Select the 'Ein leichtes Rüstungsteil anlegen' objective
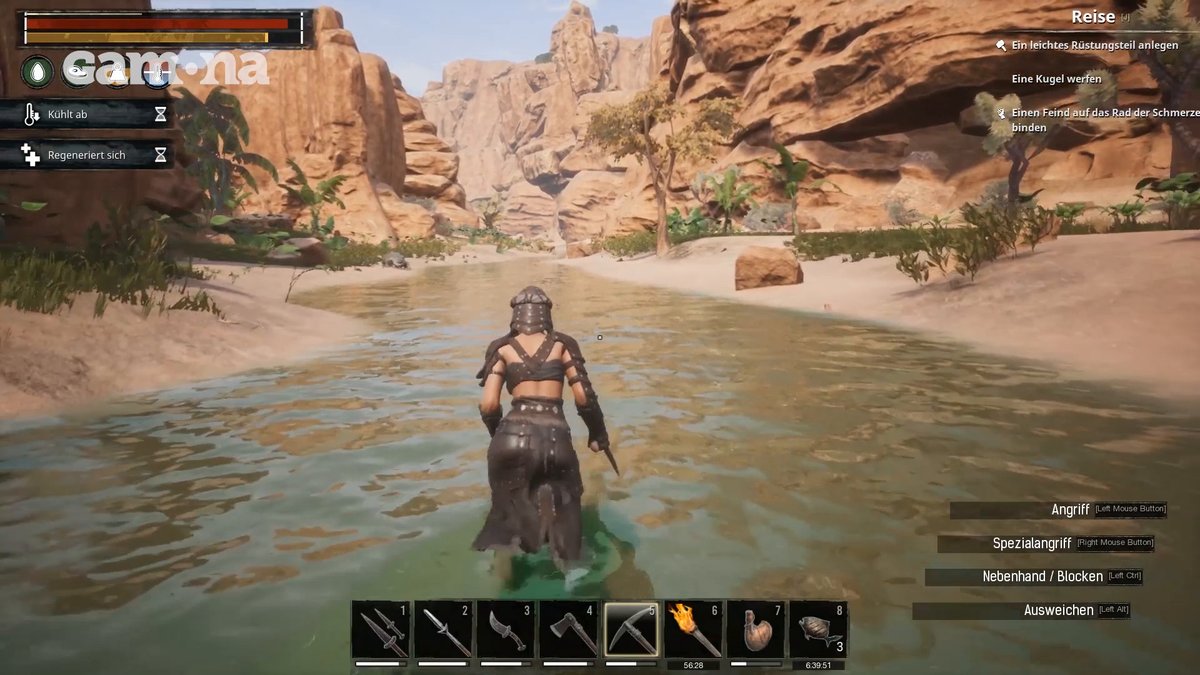Image resolution: width=1200 pixels, height=675 pixels. [x=1094, y=46]
